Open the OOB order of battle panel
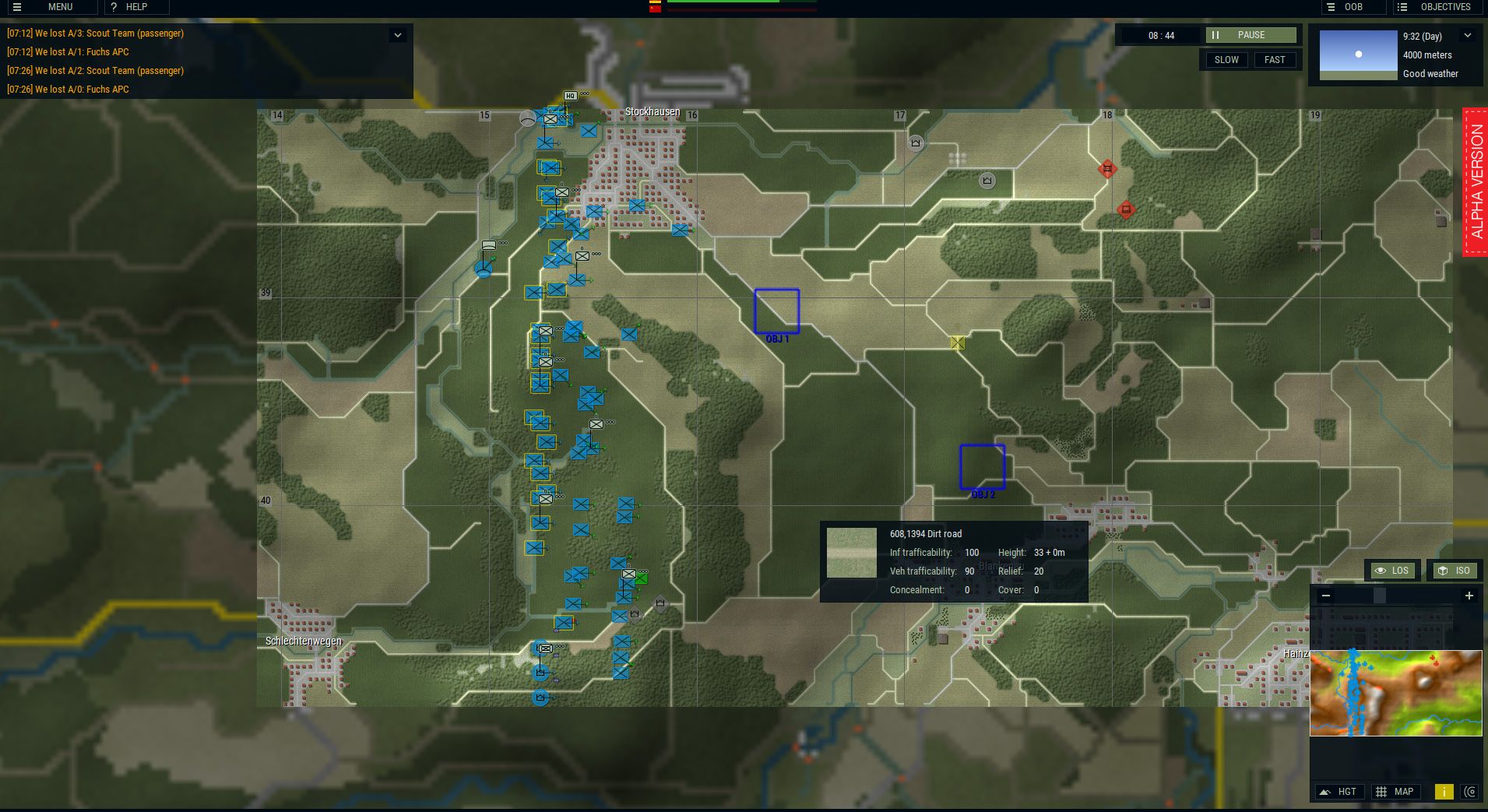This screenshot has width=1488, height=812. [x=1353, y=7]
